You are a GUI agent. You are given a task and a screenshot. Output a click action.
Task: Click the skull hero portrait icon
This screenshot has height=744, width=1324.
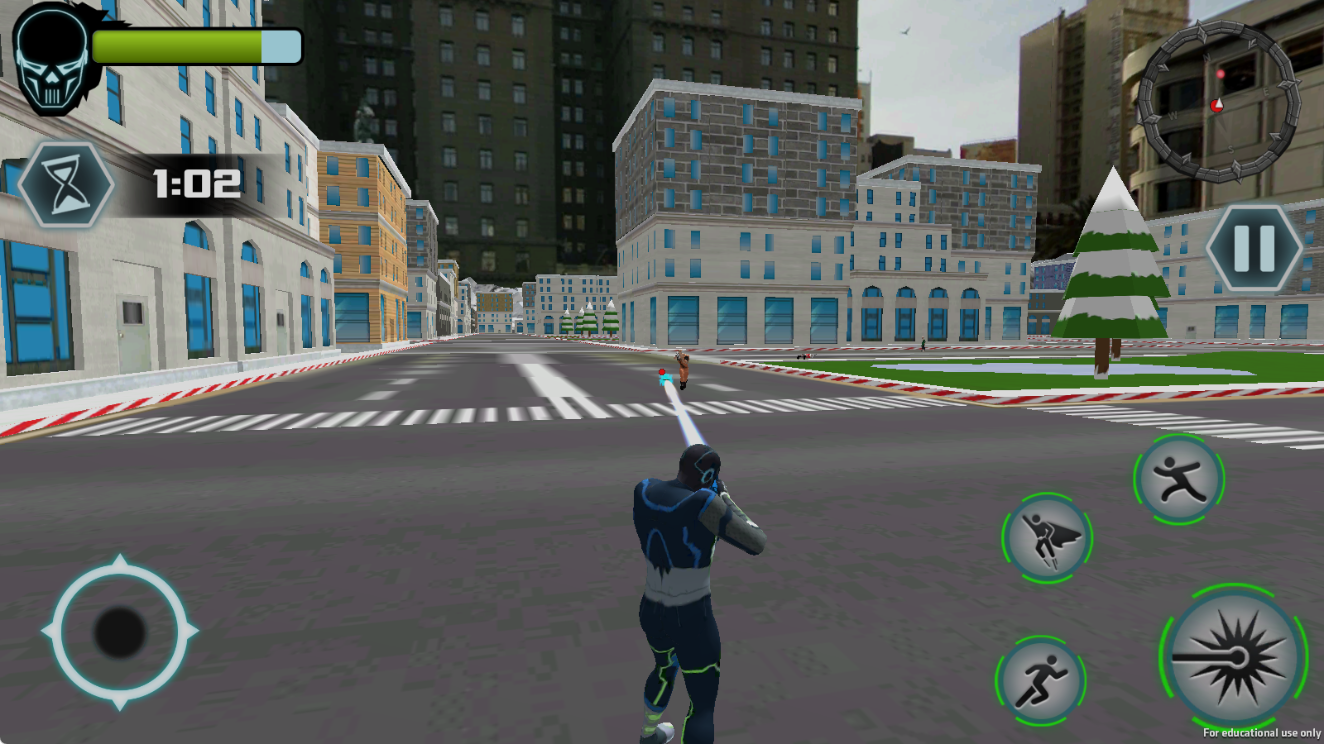[50, 57]
